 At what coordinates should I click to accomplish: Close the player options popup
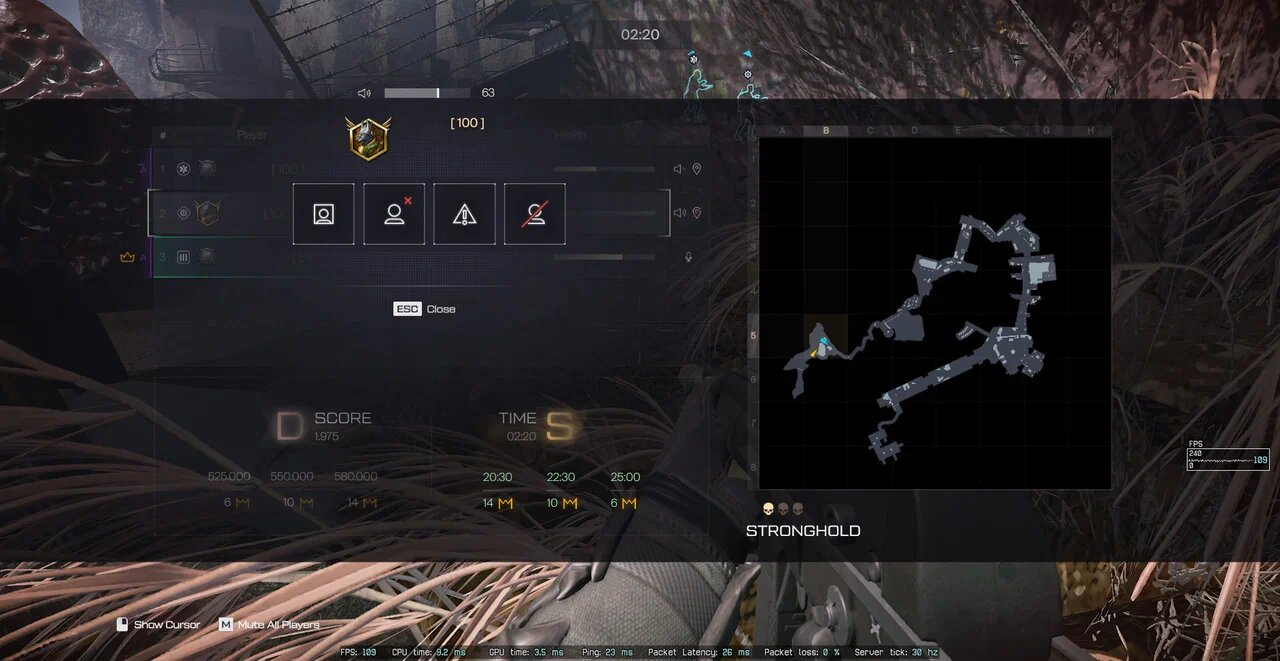click(424, 309)
